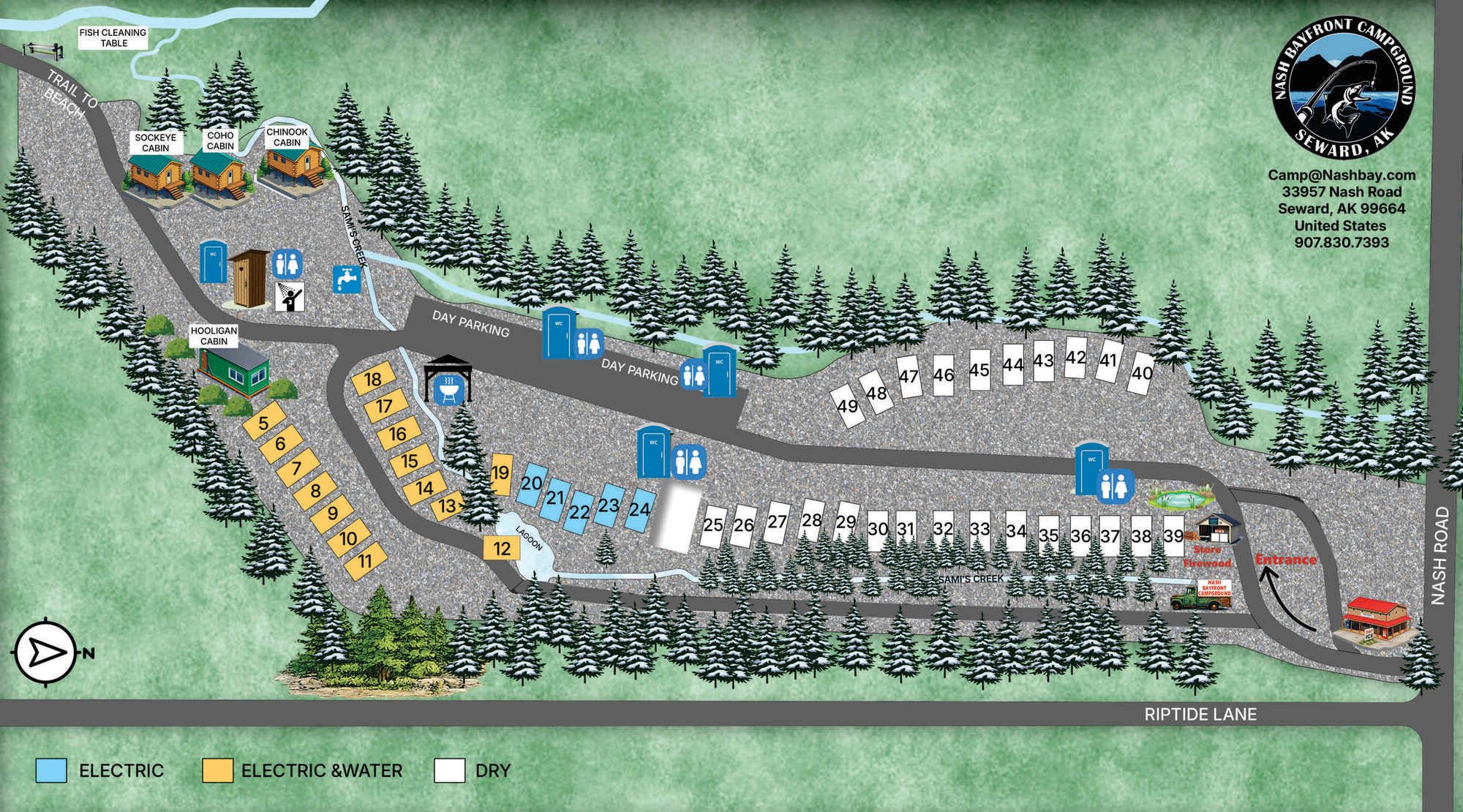
Task: Choose campsite 18 on the map
Action: pyautogui.click(x=373, y=379)
